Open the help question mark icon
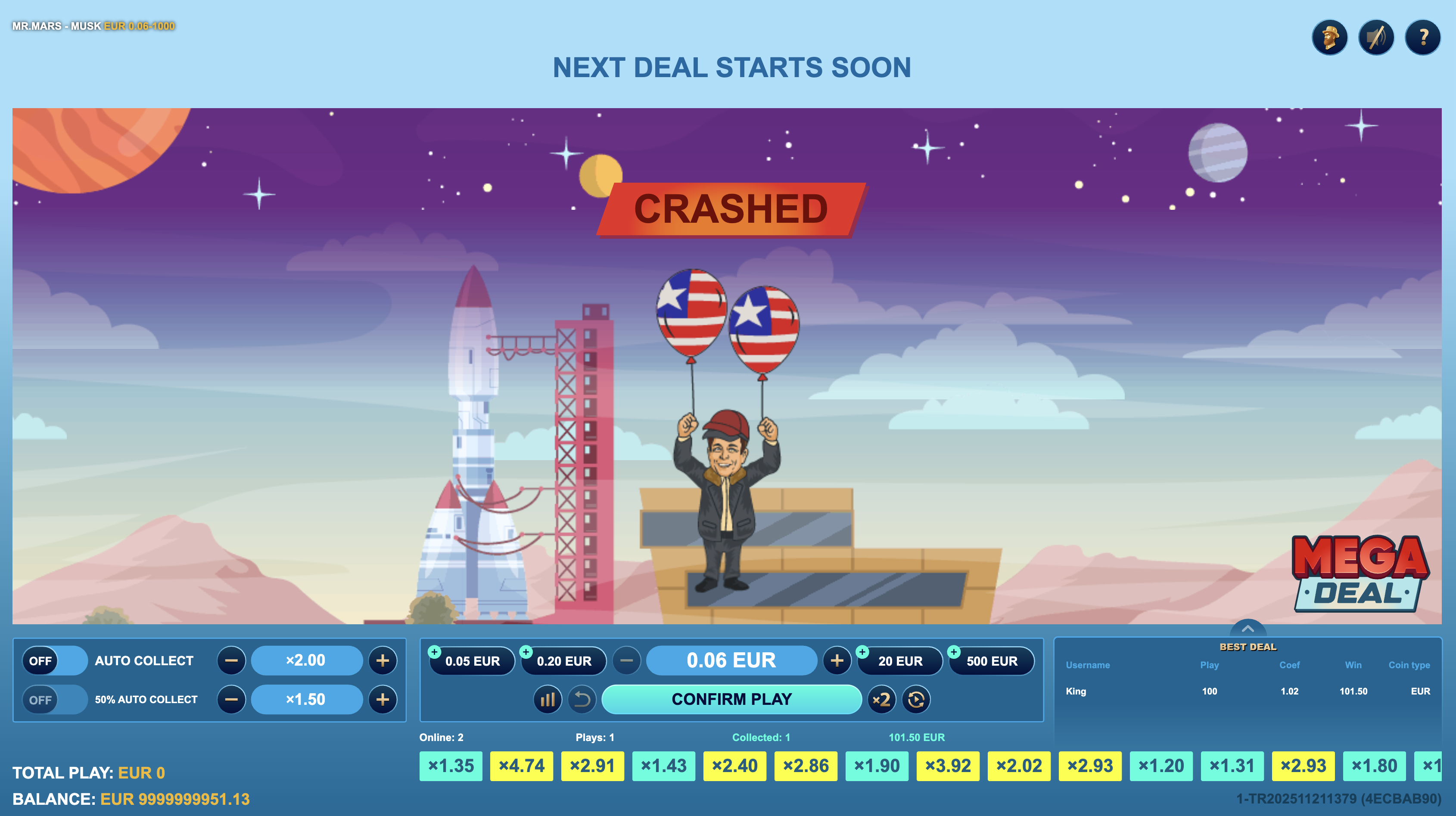Image resolution: width=1456 pixels, height=816 pixels. click(x=1423, y=38)
